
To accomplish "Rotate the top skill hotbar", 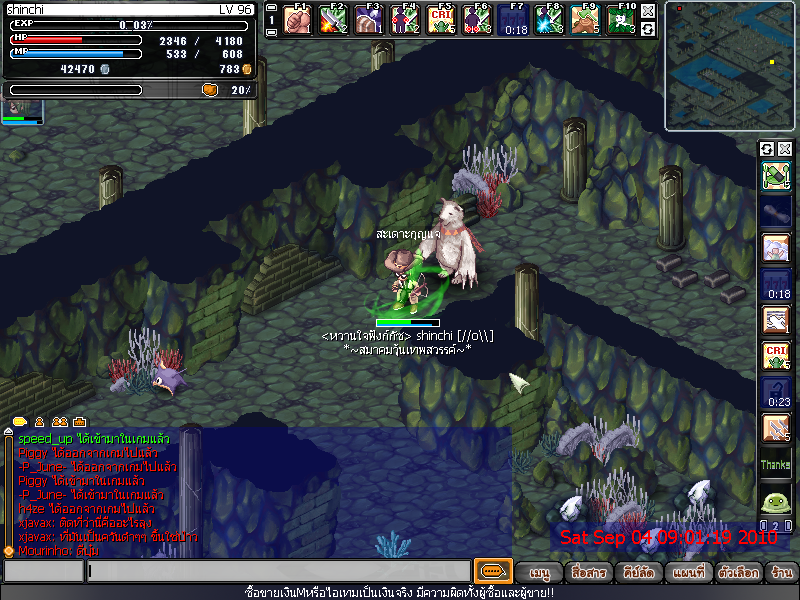I will pyautogui.click(x=649, y=29).
